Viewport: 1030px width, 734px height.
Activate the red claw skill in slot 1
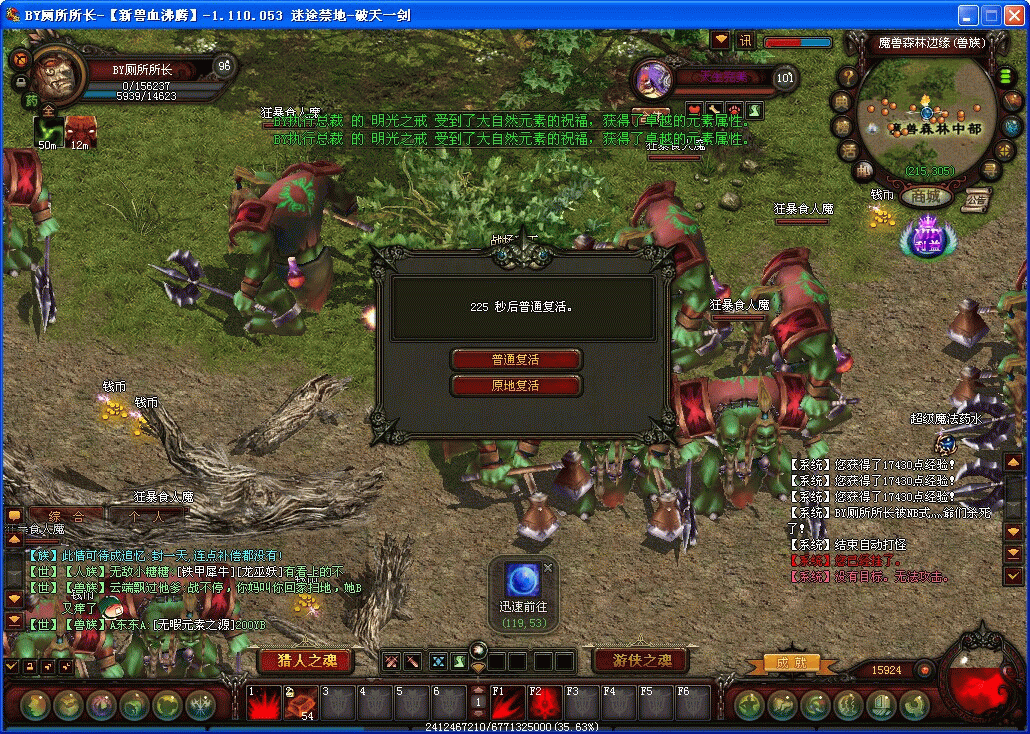click(265, 703)
